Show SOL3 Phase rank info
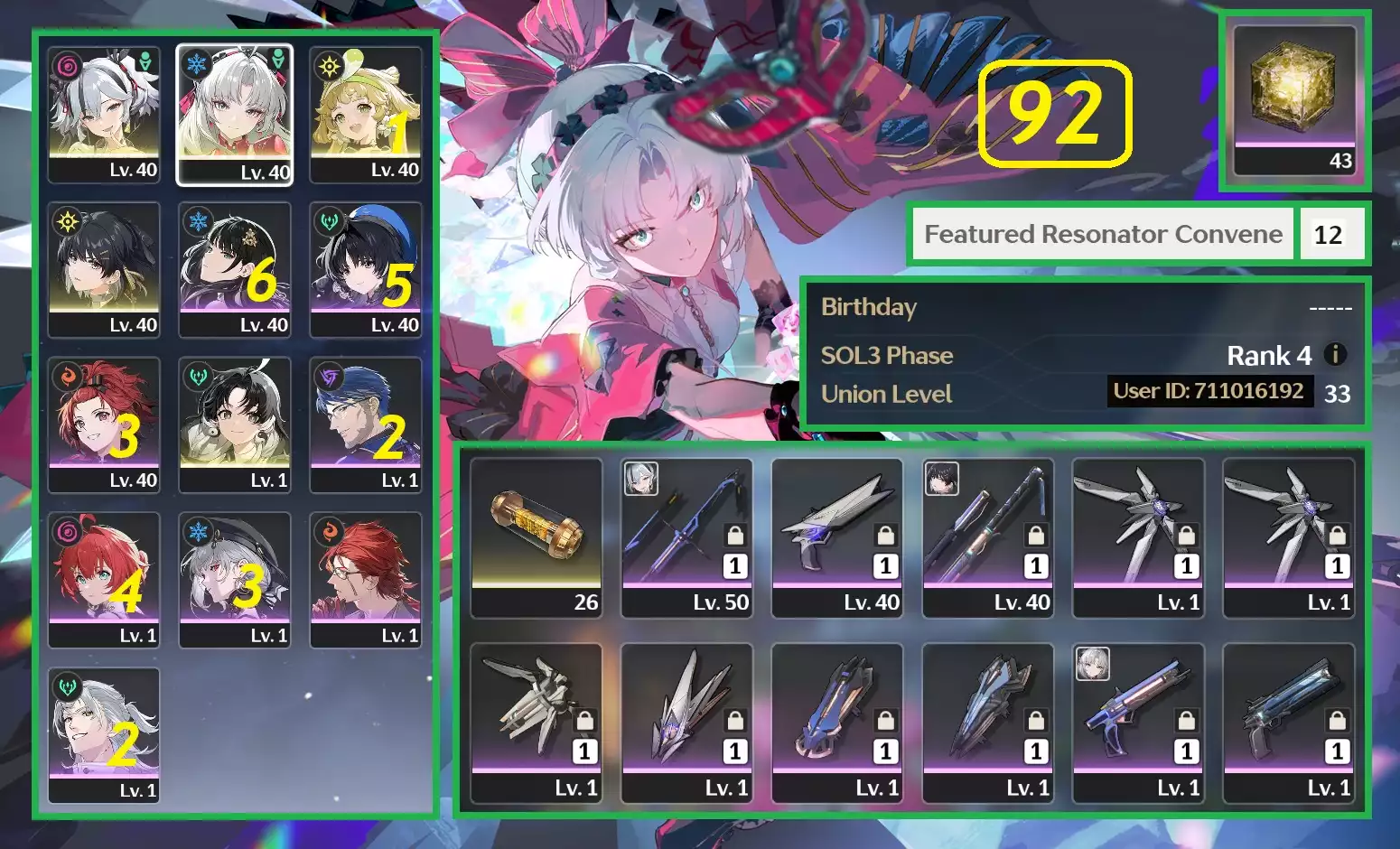The width and height of the screenshot is (1400, 849). (1335, 355)
